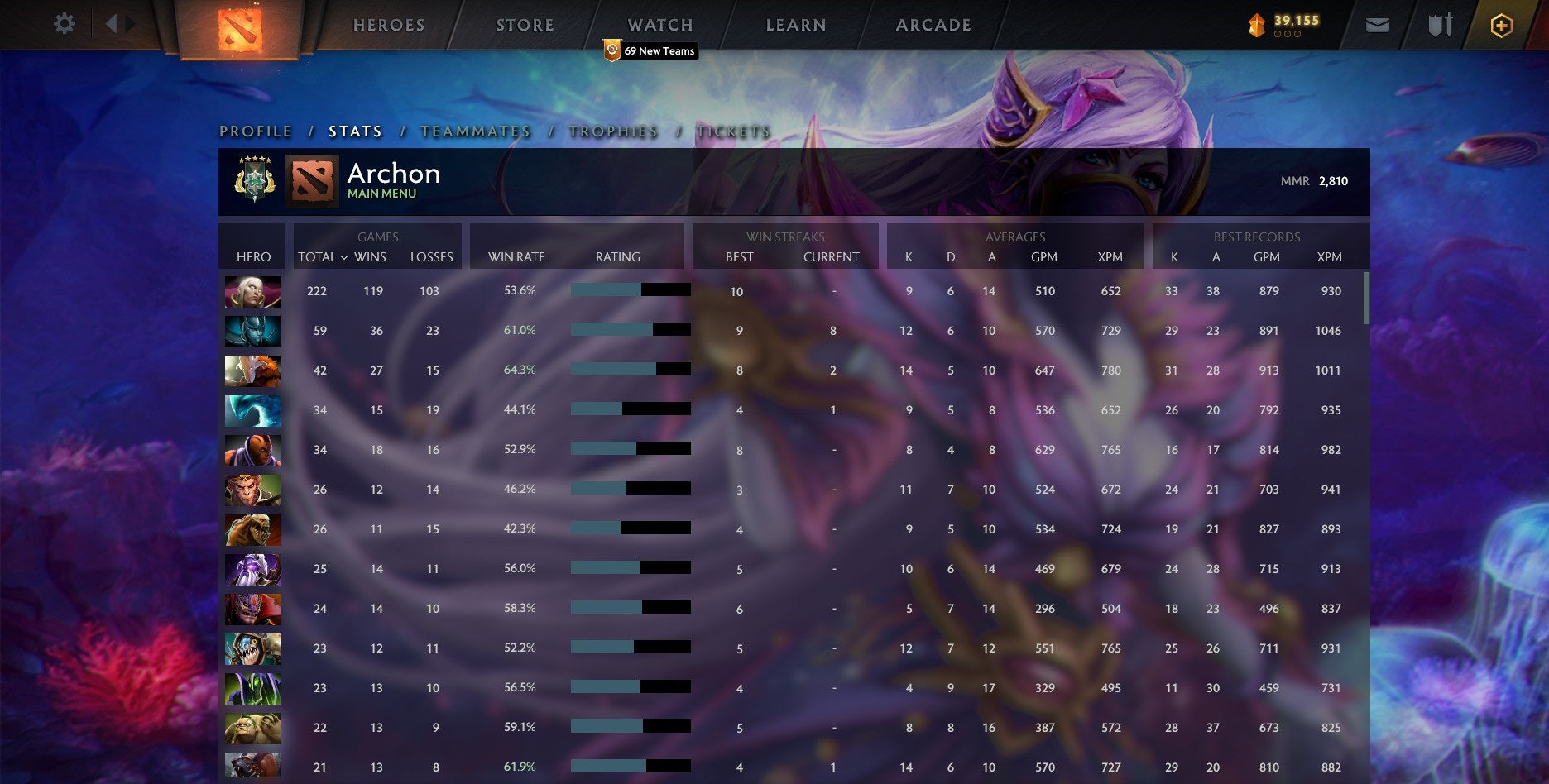Open the settings gear icon

(63, 23)
